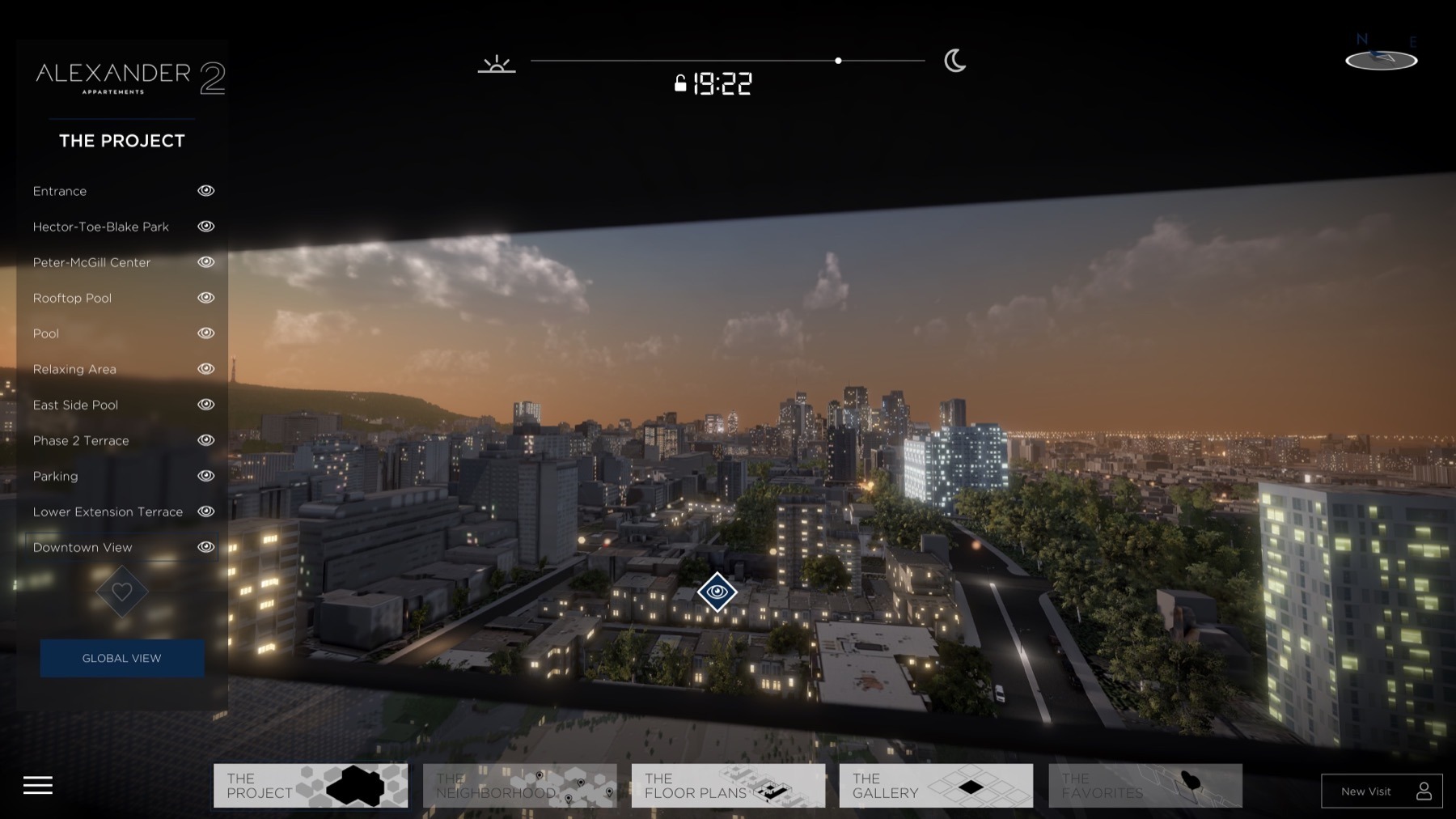Screen dimensions: 1456x819
Task: Go to The Gallery tab
Action: [936, 785]
